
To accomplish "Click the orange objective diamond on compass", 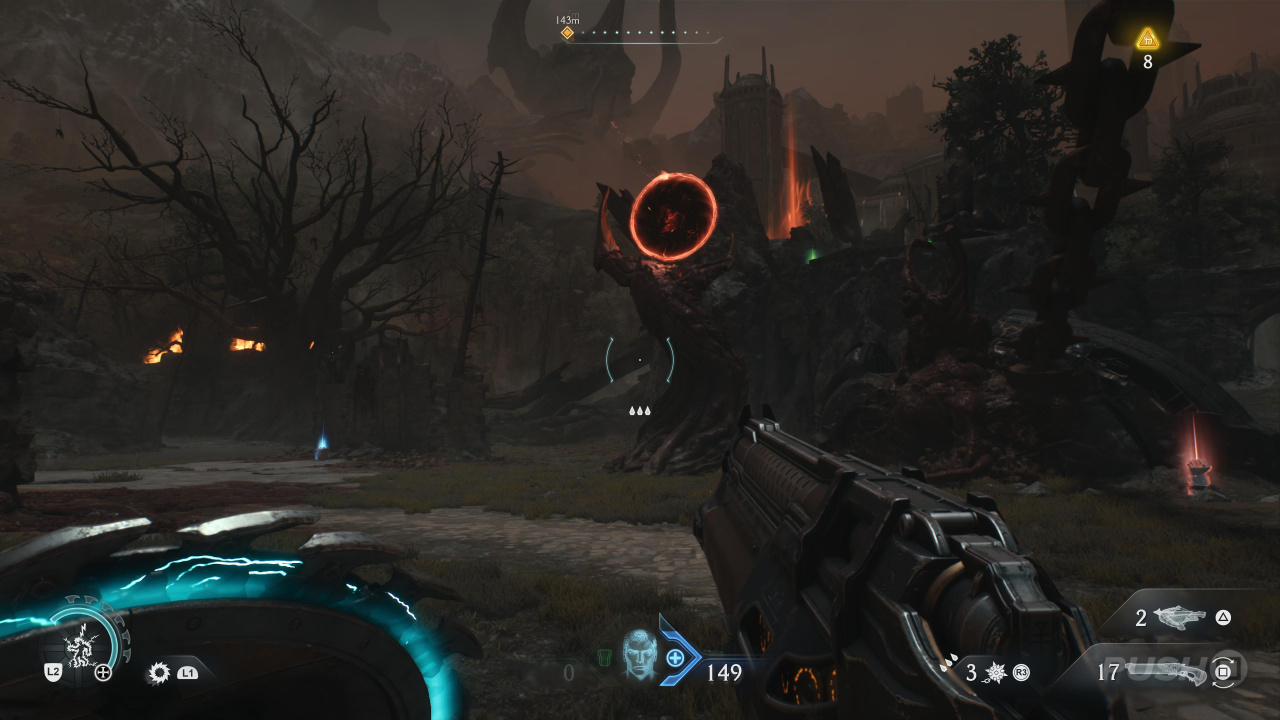I will [x=567, y=33].
